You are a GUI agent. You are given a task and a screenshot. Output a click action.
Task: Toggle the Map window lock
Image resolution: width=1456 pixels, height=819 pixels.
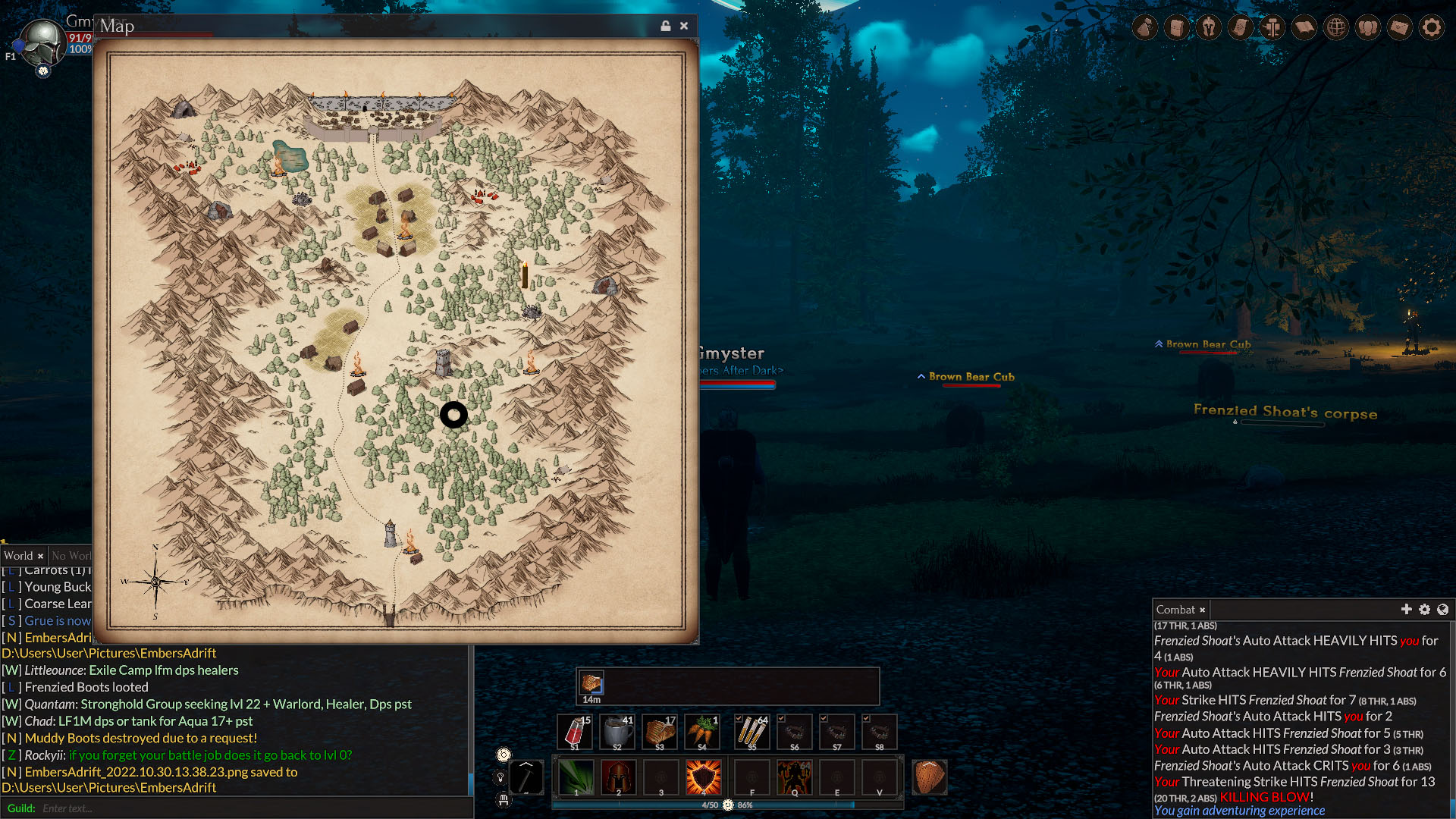665,26
